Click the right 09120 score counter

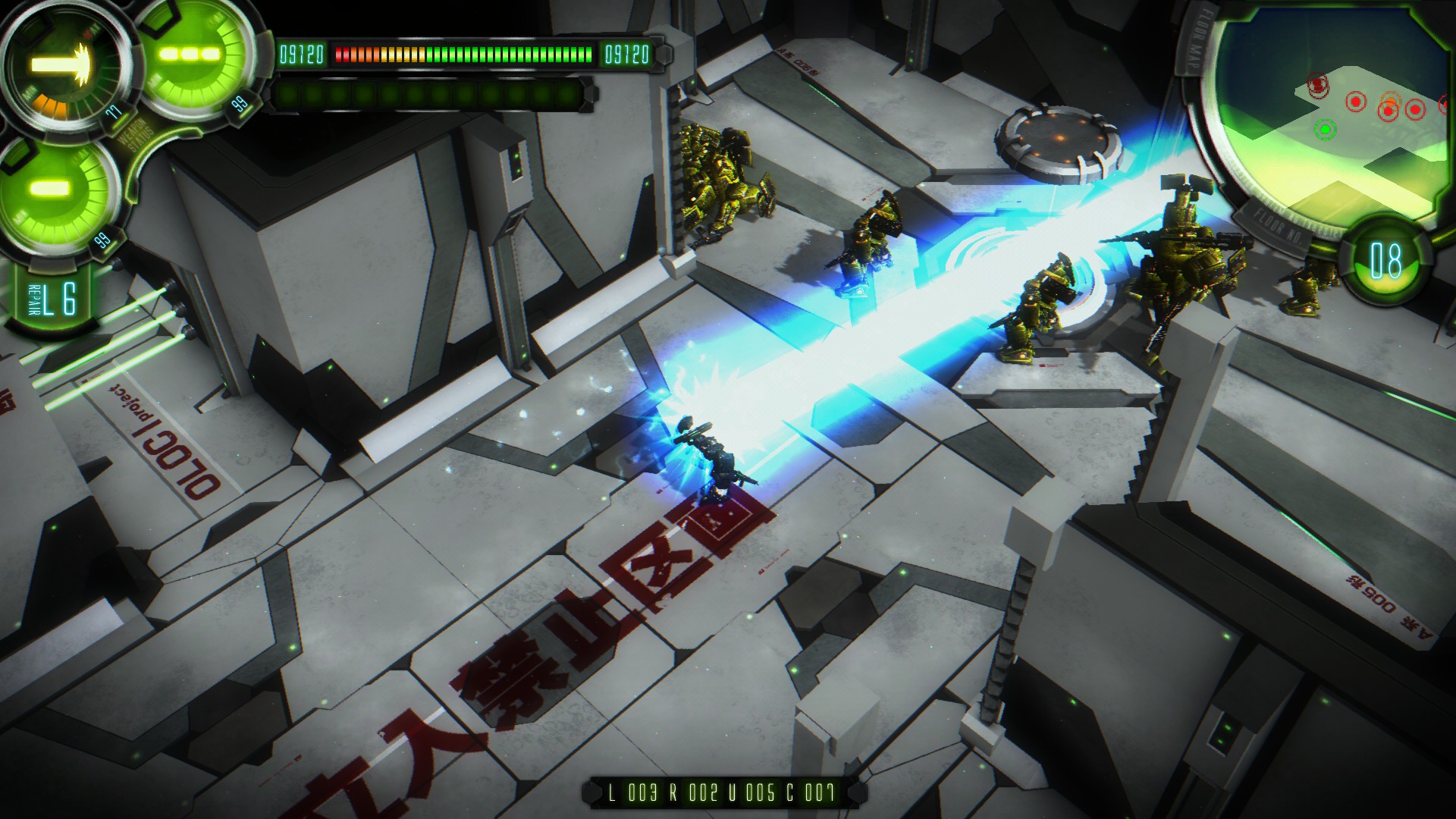627,54
